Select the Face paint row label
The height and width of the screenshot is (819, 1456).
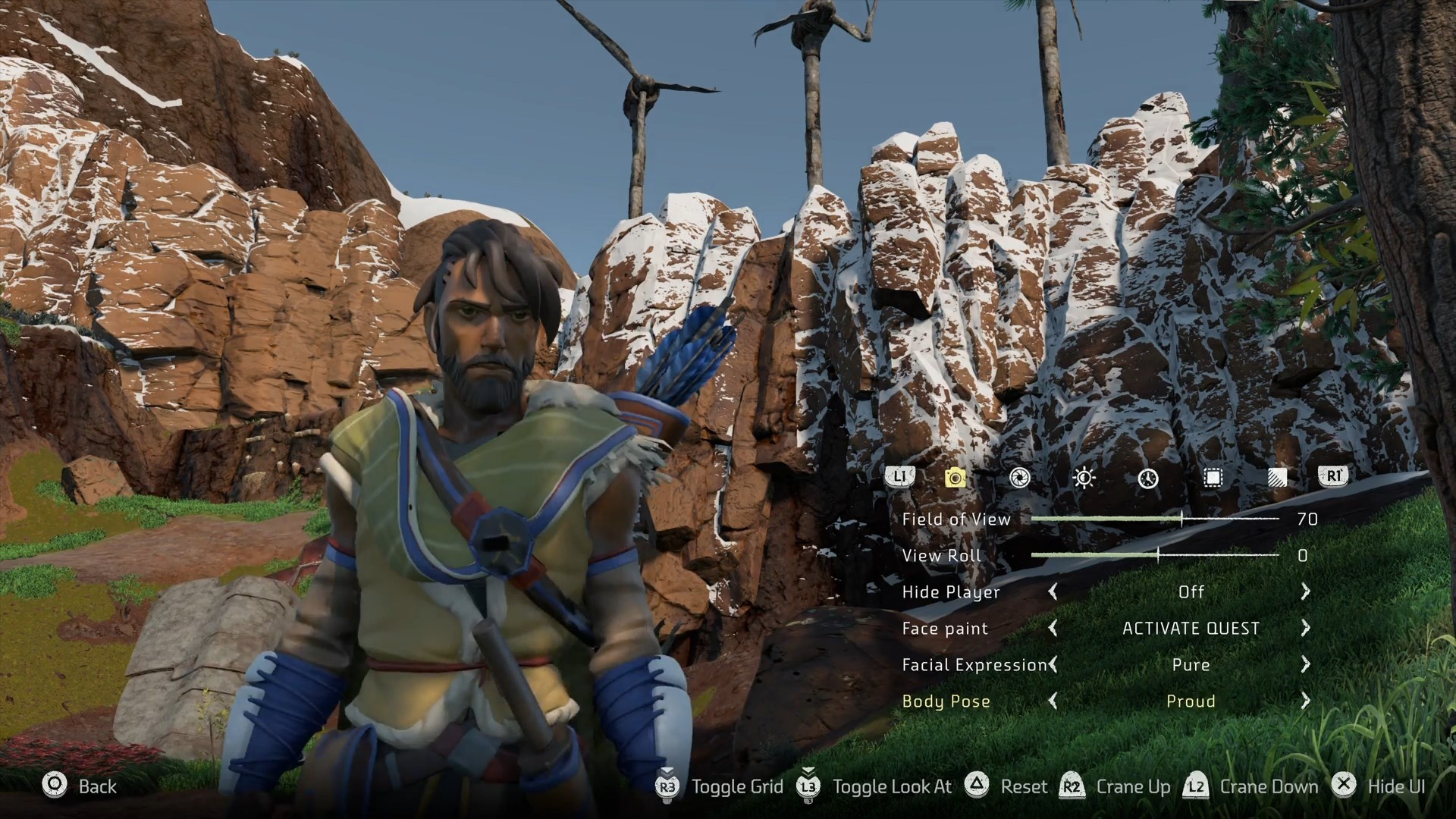(945, 629)
